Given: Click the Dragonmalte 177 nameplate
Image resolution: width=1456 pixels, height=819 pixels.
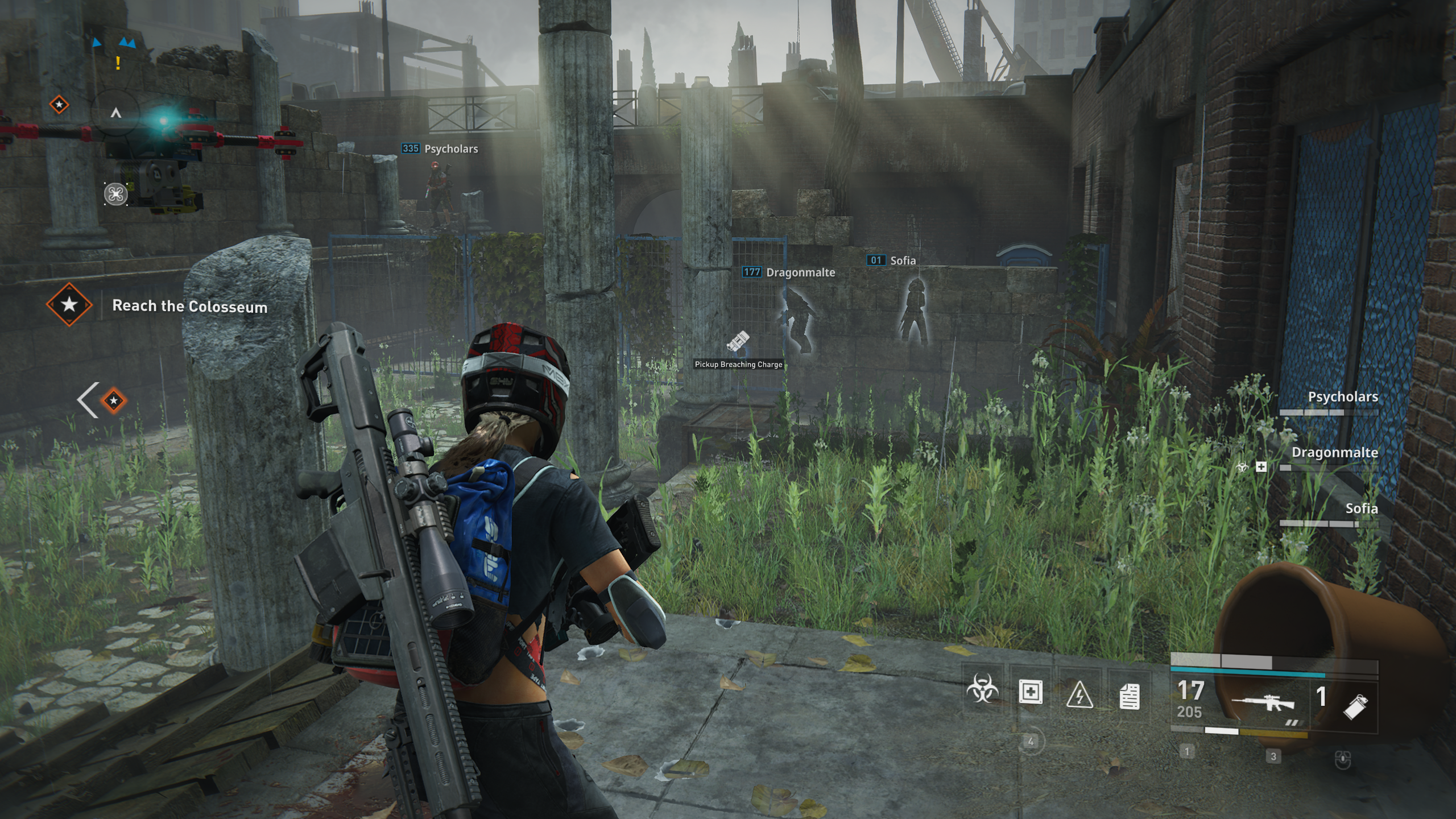Looking at the screenshot, I should point(789,272).
